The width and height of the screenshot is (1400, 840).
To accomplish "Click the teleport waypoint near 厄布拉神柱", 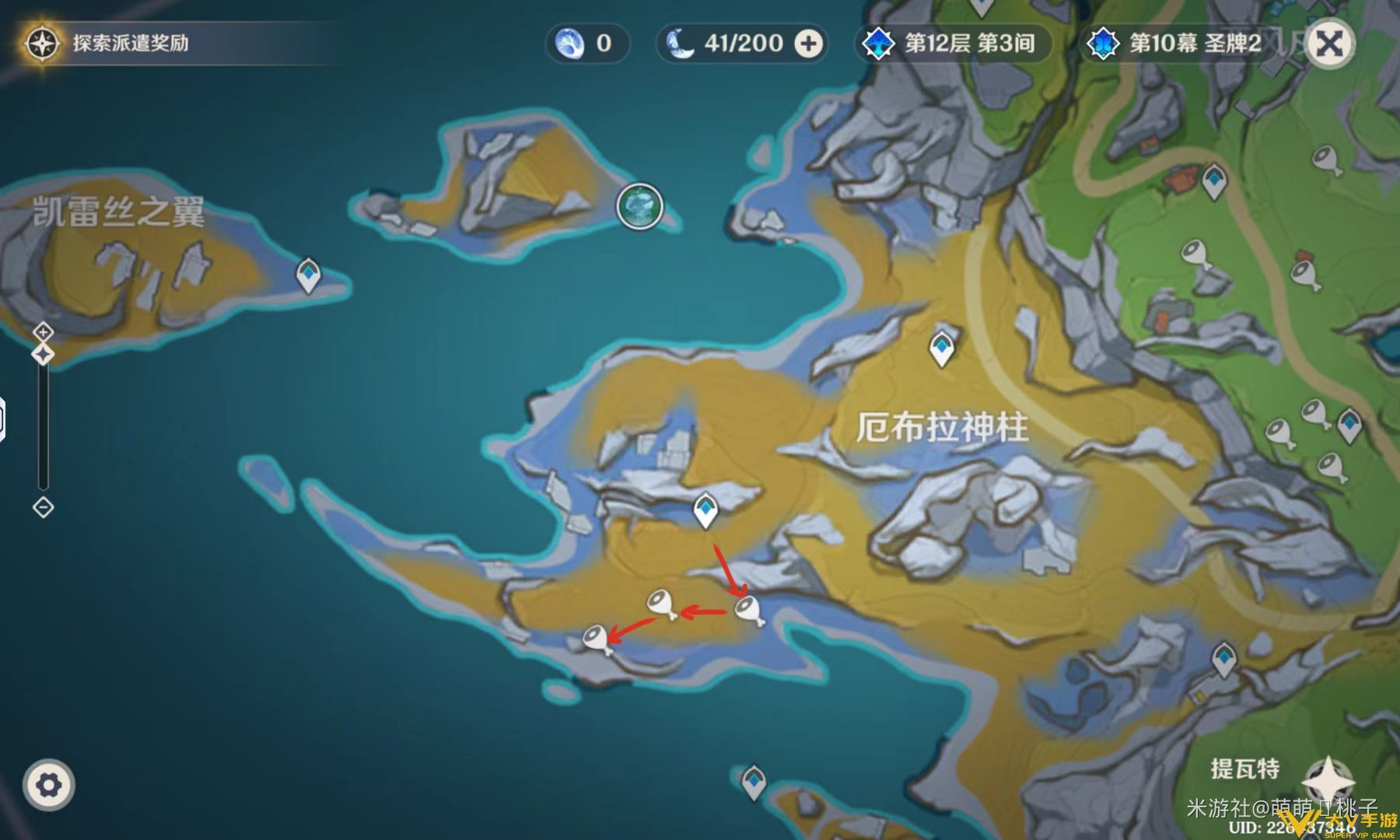I will (942, 348).
